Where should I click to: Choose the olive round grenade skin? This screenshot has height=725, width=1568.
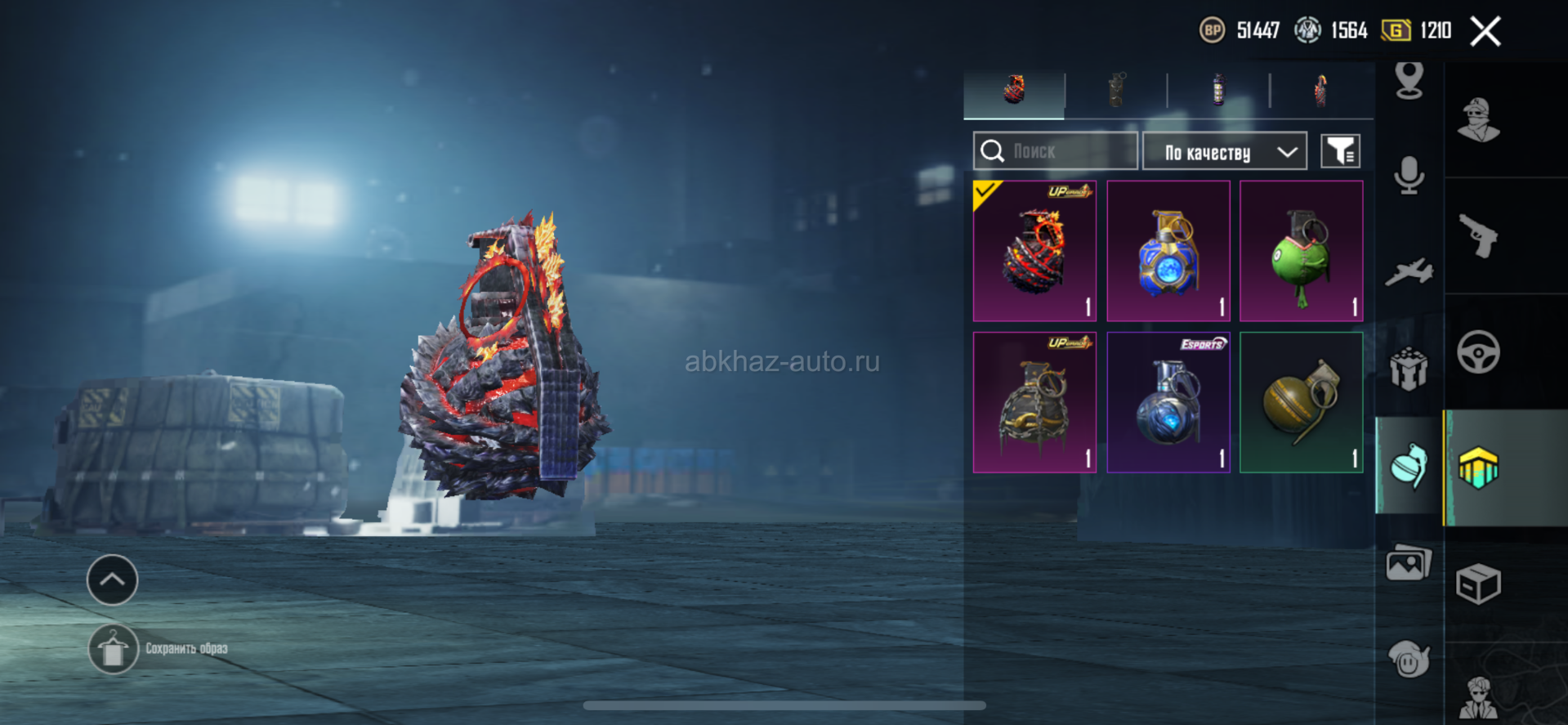(x=1302, y=402)
